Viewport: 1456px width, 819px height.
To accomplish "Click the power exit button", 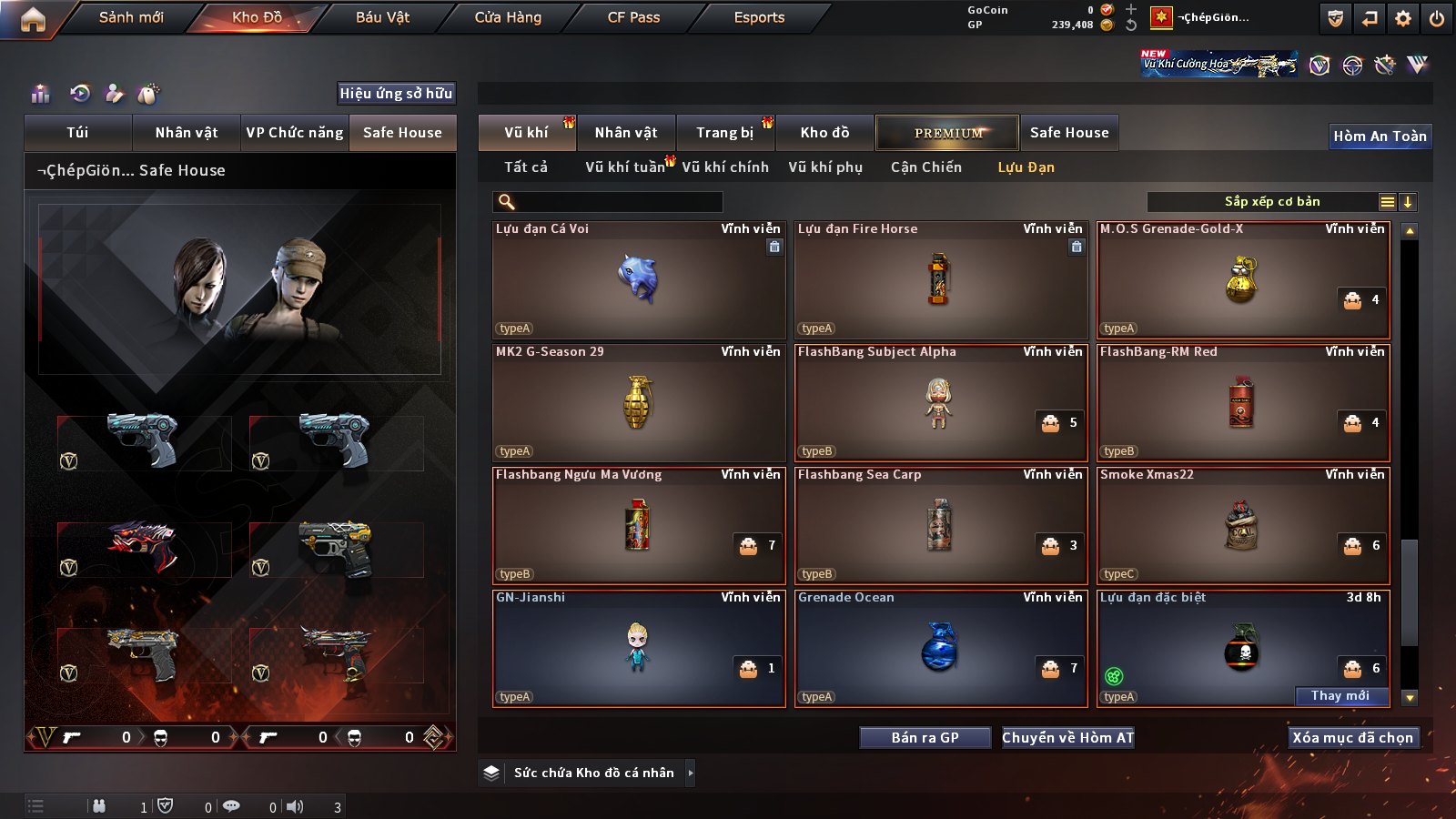I will pyautogui.click(x=1437, y=18).
